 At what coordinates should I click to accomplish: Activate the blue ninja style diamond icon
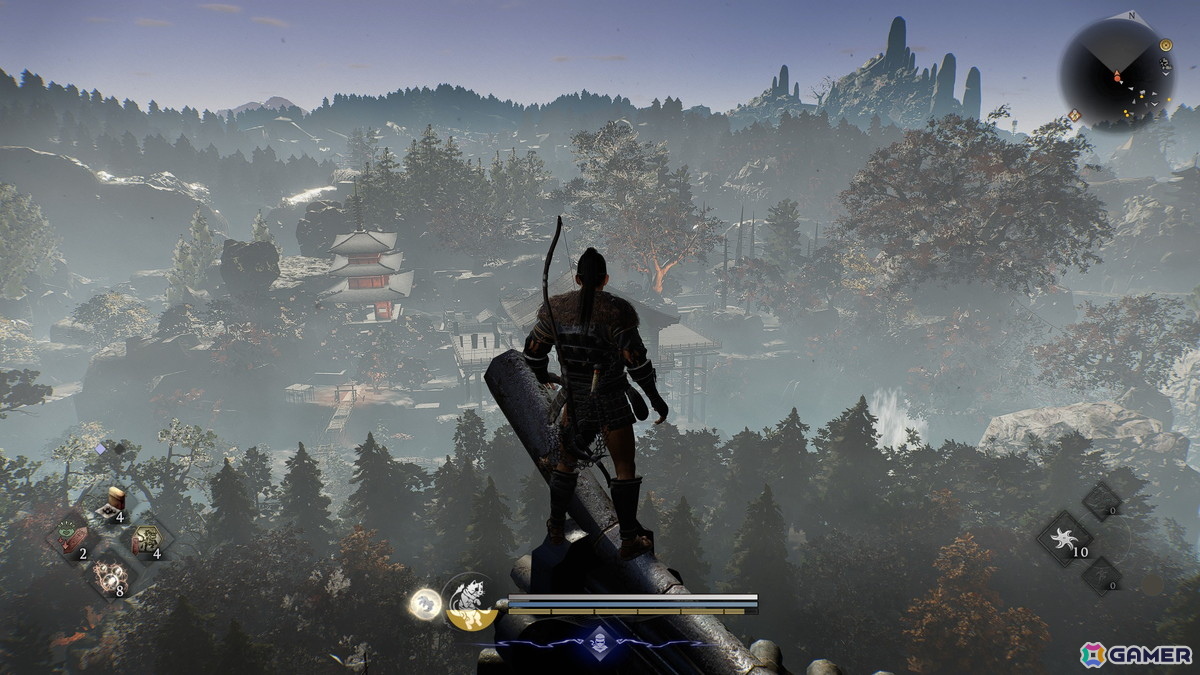598,640
